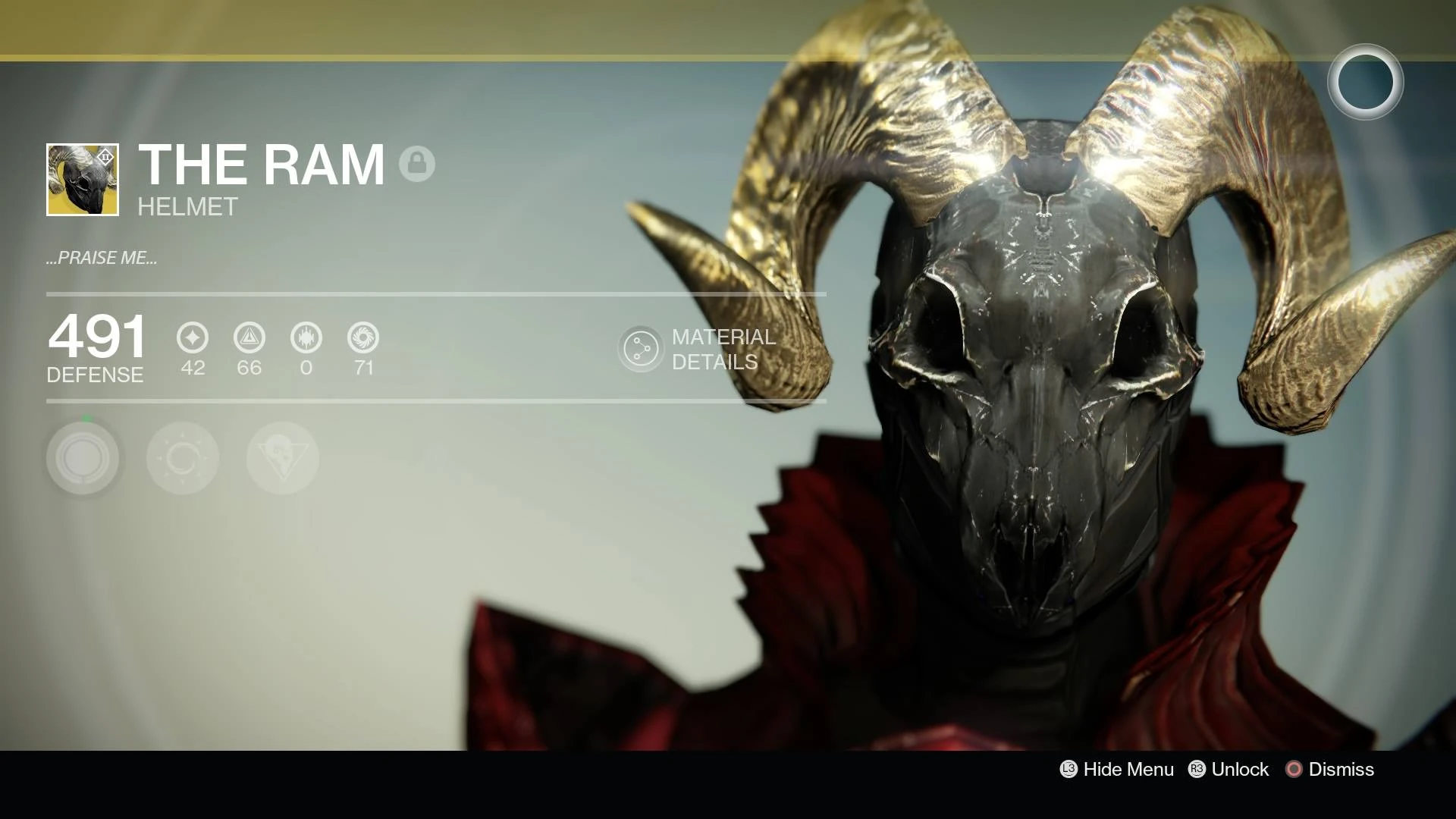Activate the first perk node with green indicator
This screenshot has height=819, width=1456.
point(83,458)
